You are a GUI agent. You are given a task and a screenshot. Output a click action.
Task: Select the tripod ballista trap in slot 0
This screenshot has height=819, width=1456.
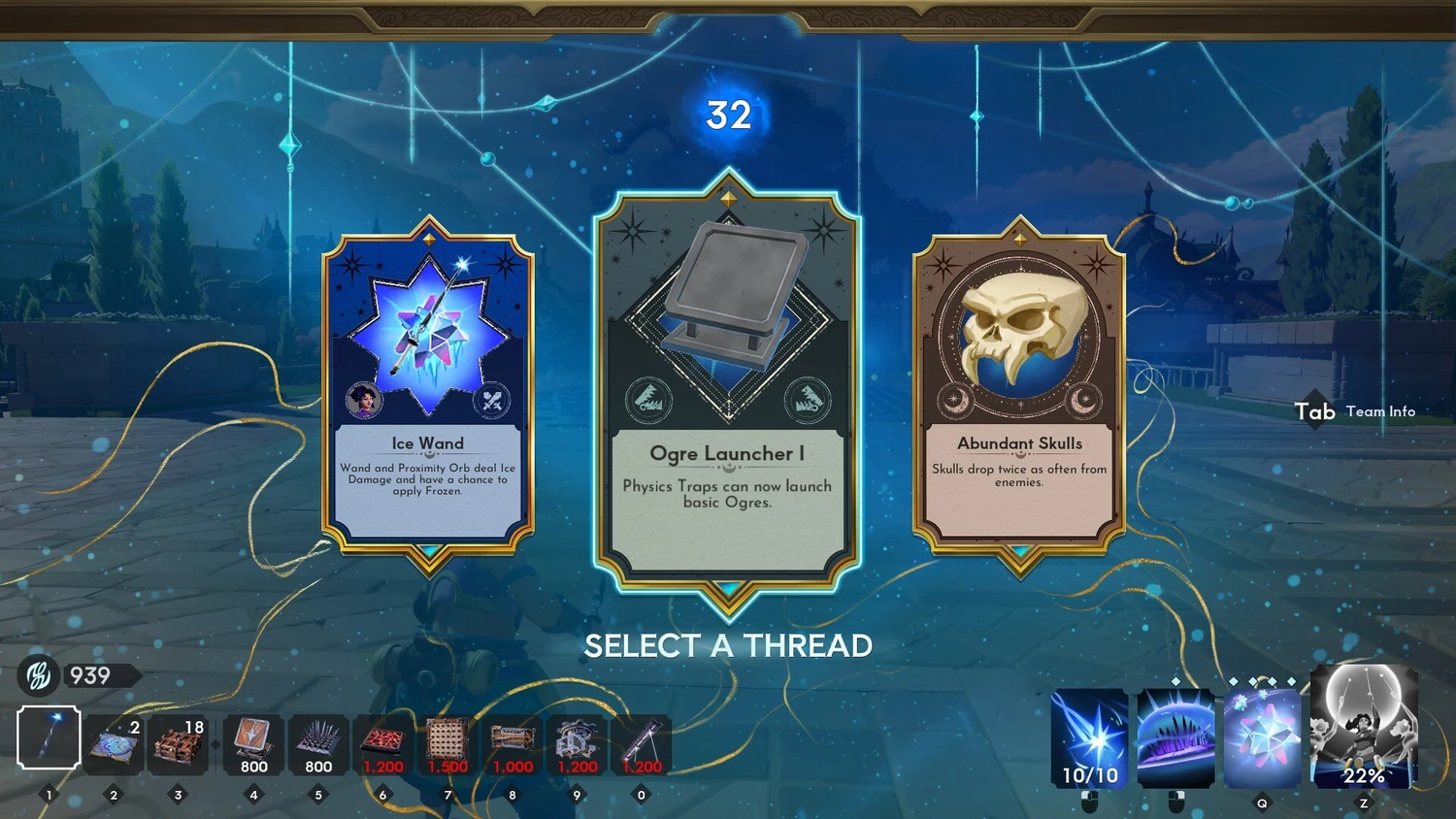click(x=642, y=744)
